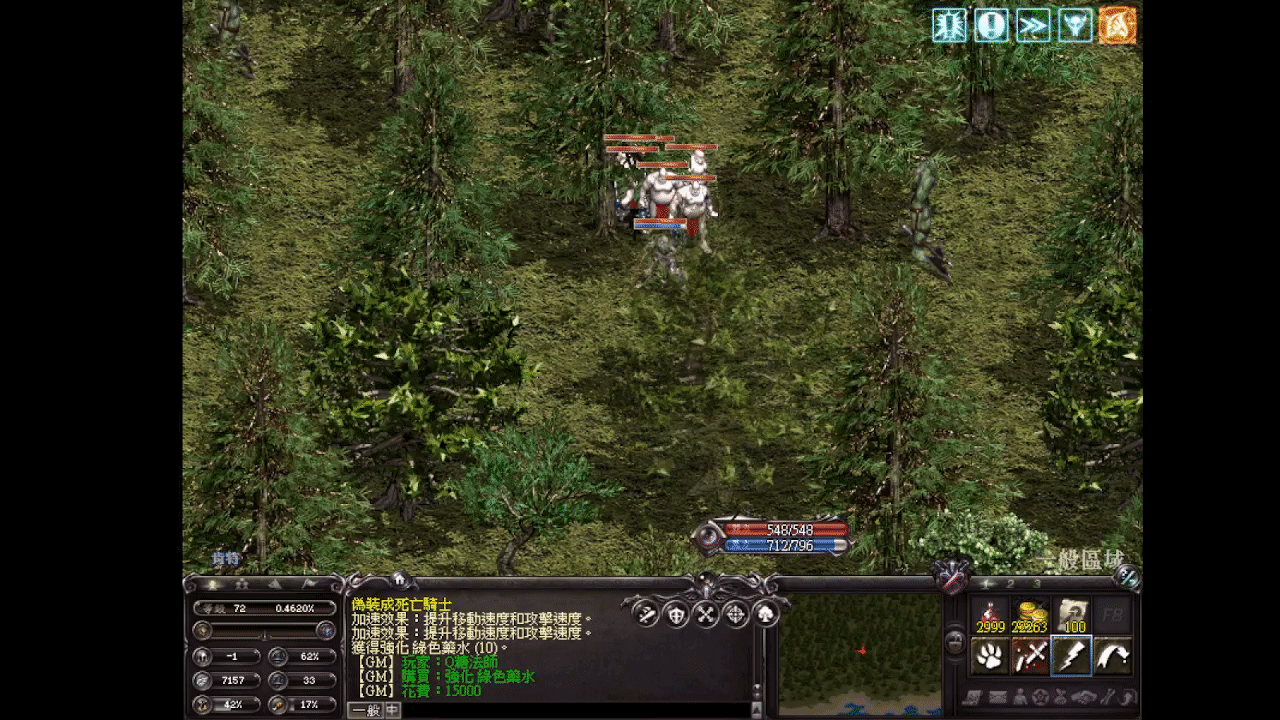Click the exclamation alert icon at top right
Image resolution: width=1280 pixels, height=720 pixels.
click(x=990, y=26)
